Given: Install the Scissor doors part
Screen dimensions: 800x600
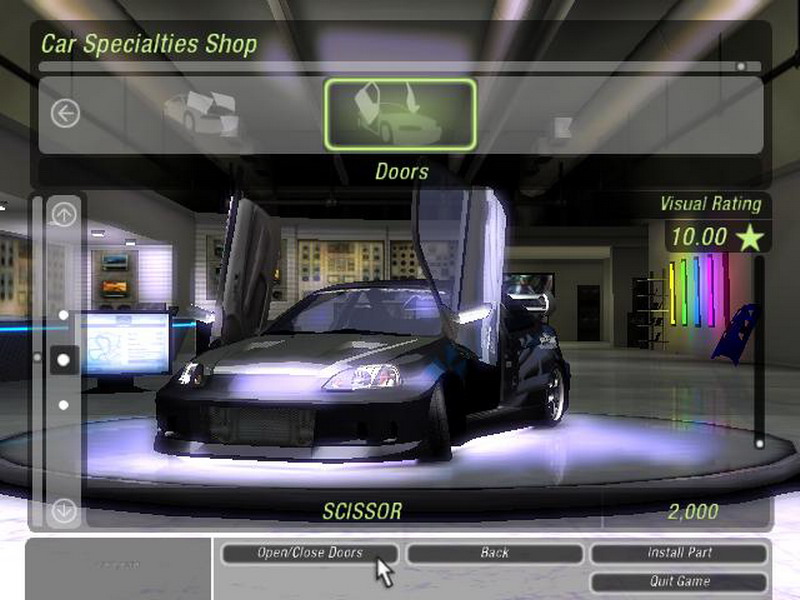Looking at the screenshot, I should coord(679,553).
